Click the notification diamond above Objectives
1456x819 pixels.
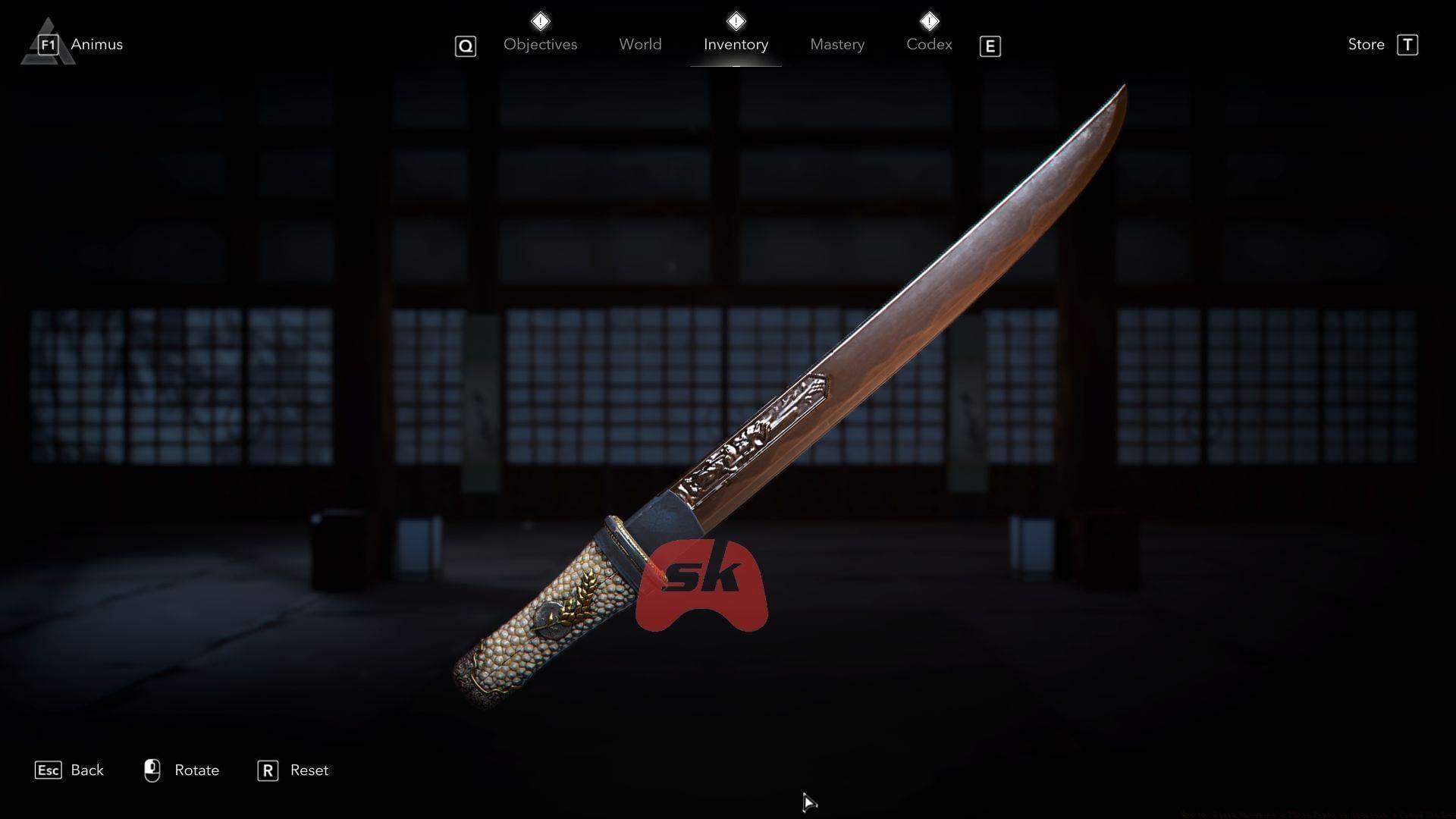(541, 21)
